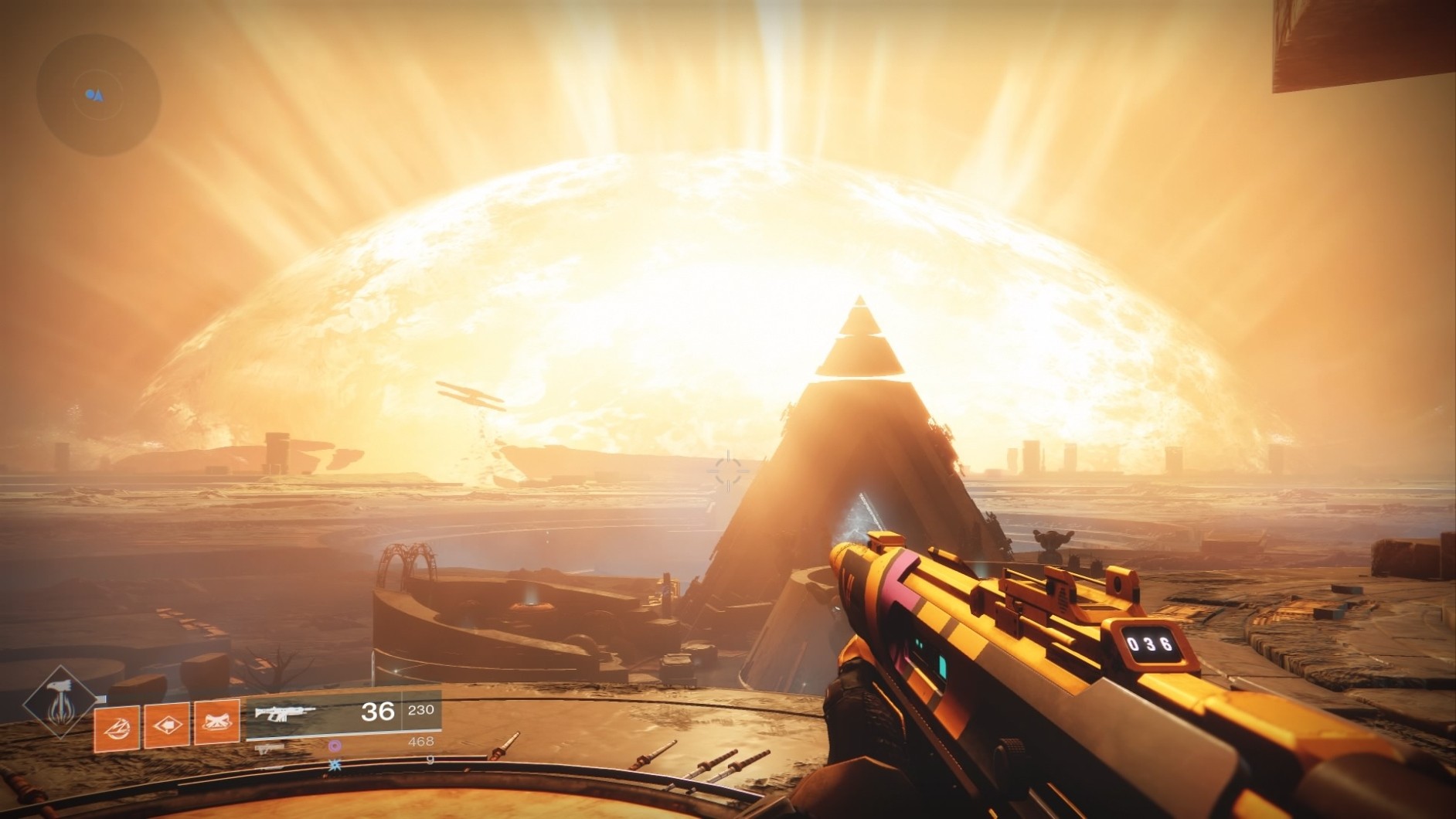Select the secondary weapon silhouette icon
The width and height of the screenshot is (1456, 819).
point(267,748)
